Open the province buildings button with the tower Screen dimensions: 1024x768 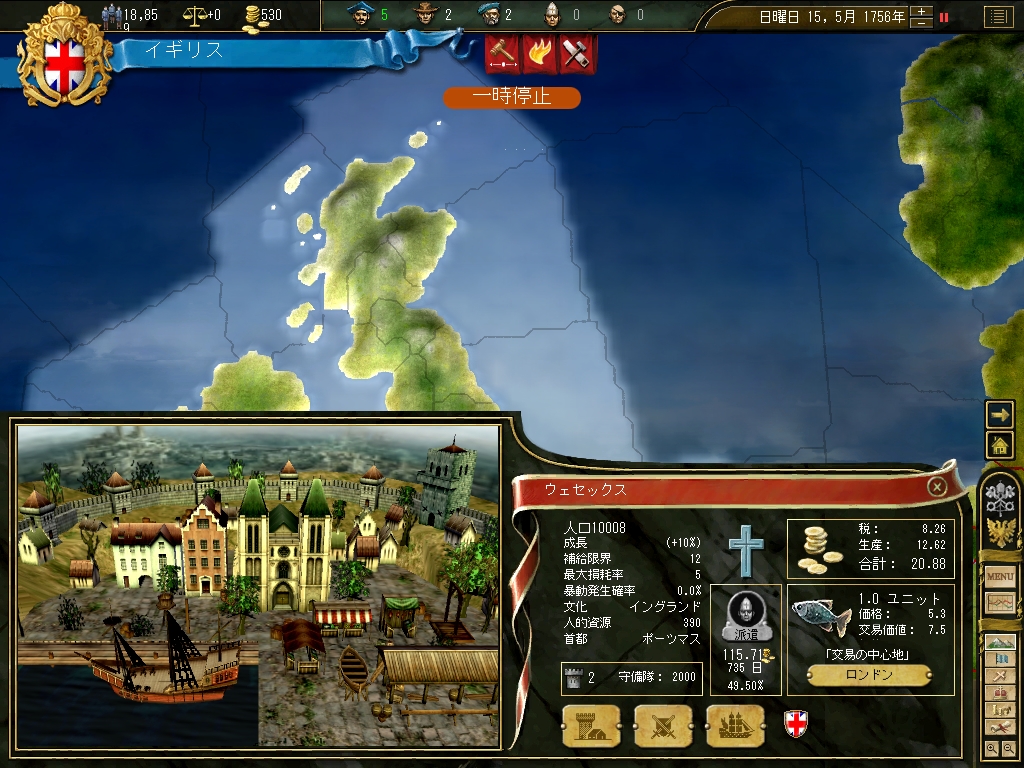pyautogui.click(x=591, y=725)
